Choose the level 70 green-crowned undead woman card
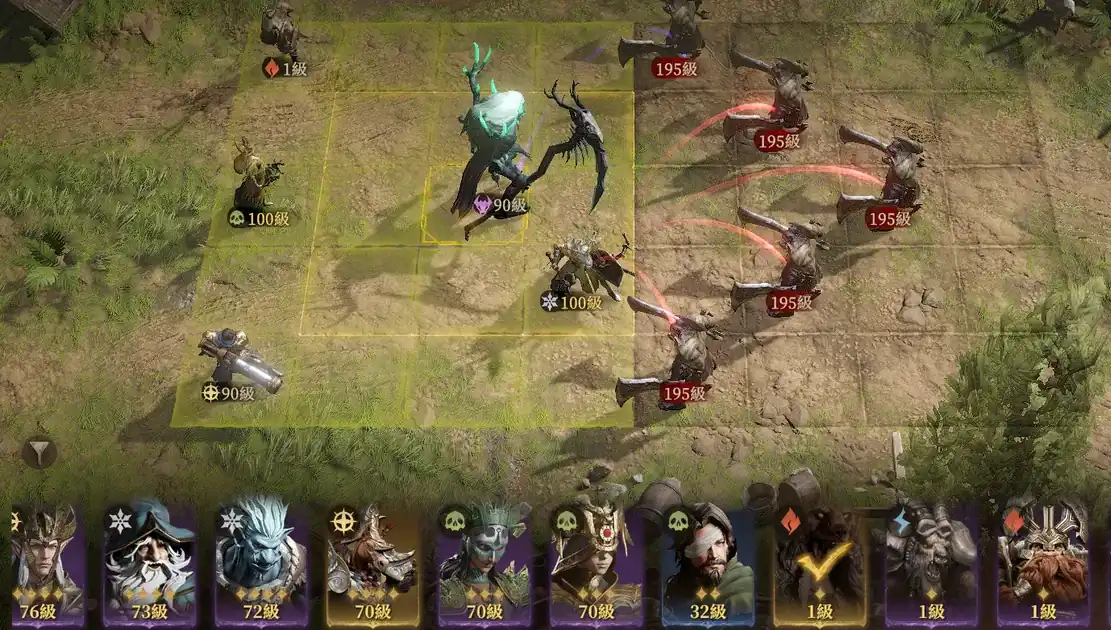1111x630 pixels. click(x=484, y=563)
